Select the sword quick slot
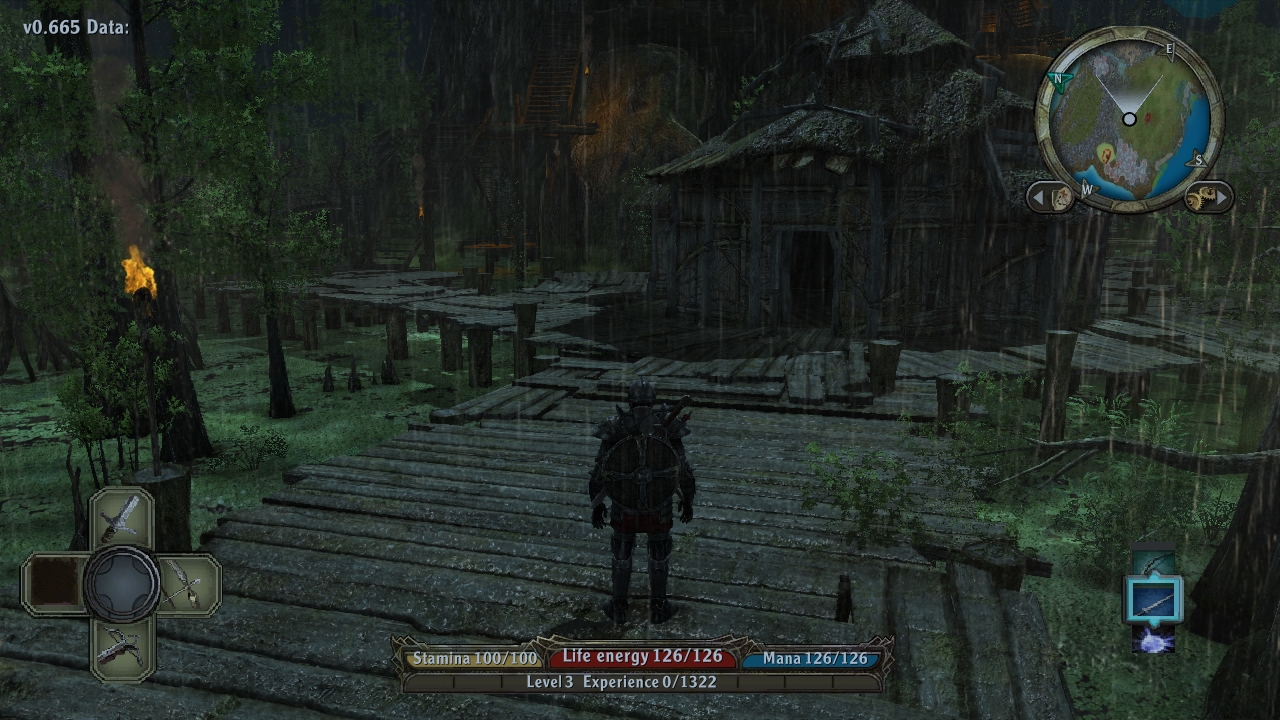1280x720 pixels. pyautogui.click(x=122, y=517)
